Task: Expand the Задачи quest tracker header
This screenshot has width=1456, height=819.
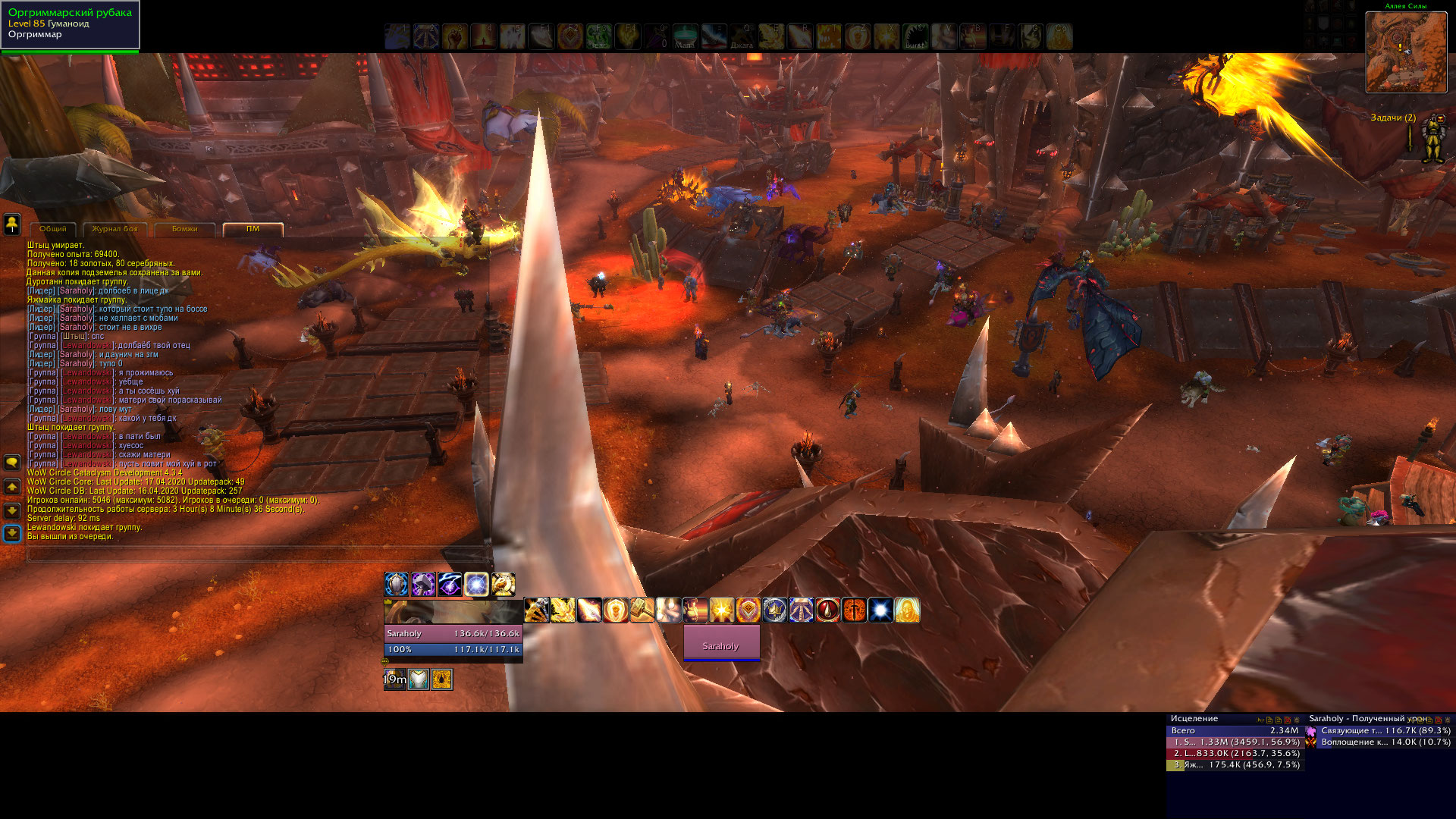Action: [x=1392, y=118]
